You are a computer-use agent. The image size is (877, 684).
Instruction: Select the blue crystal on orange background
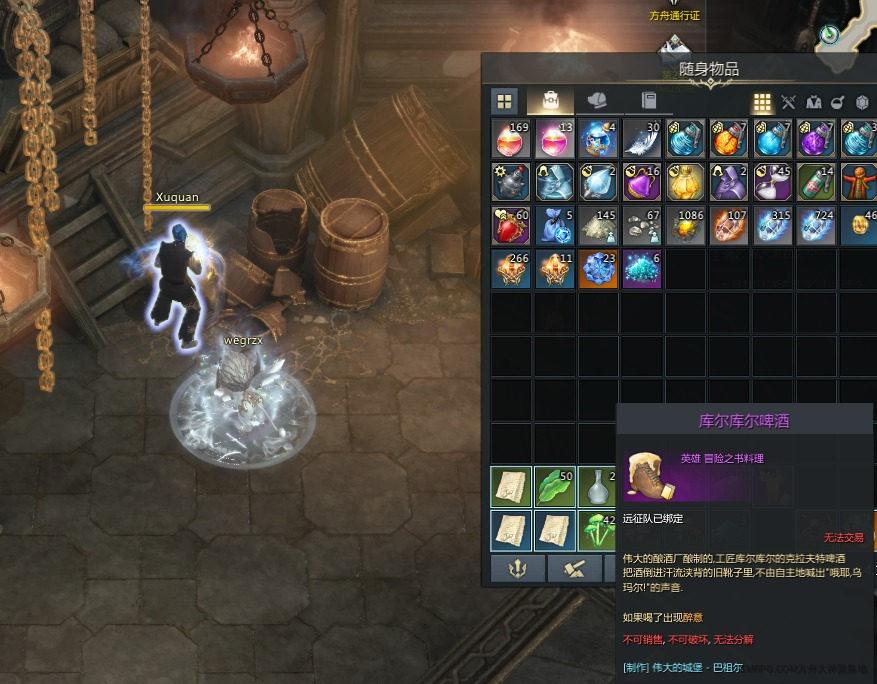(598, 269)
